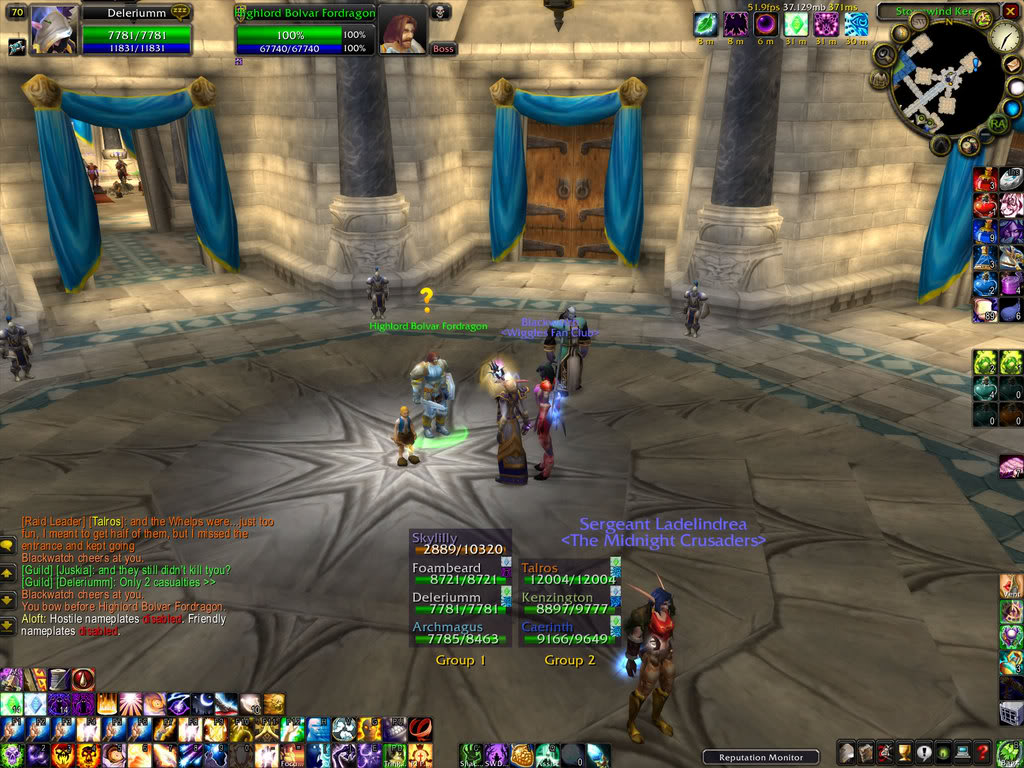Image resolution: width=1024 pixels, height=768 pixels.
Task: Target Skylilly in the Group 1 frame
Action: click(x=458, y=544)
